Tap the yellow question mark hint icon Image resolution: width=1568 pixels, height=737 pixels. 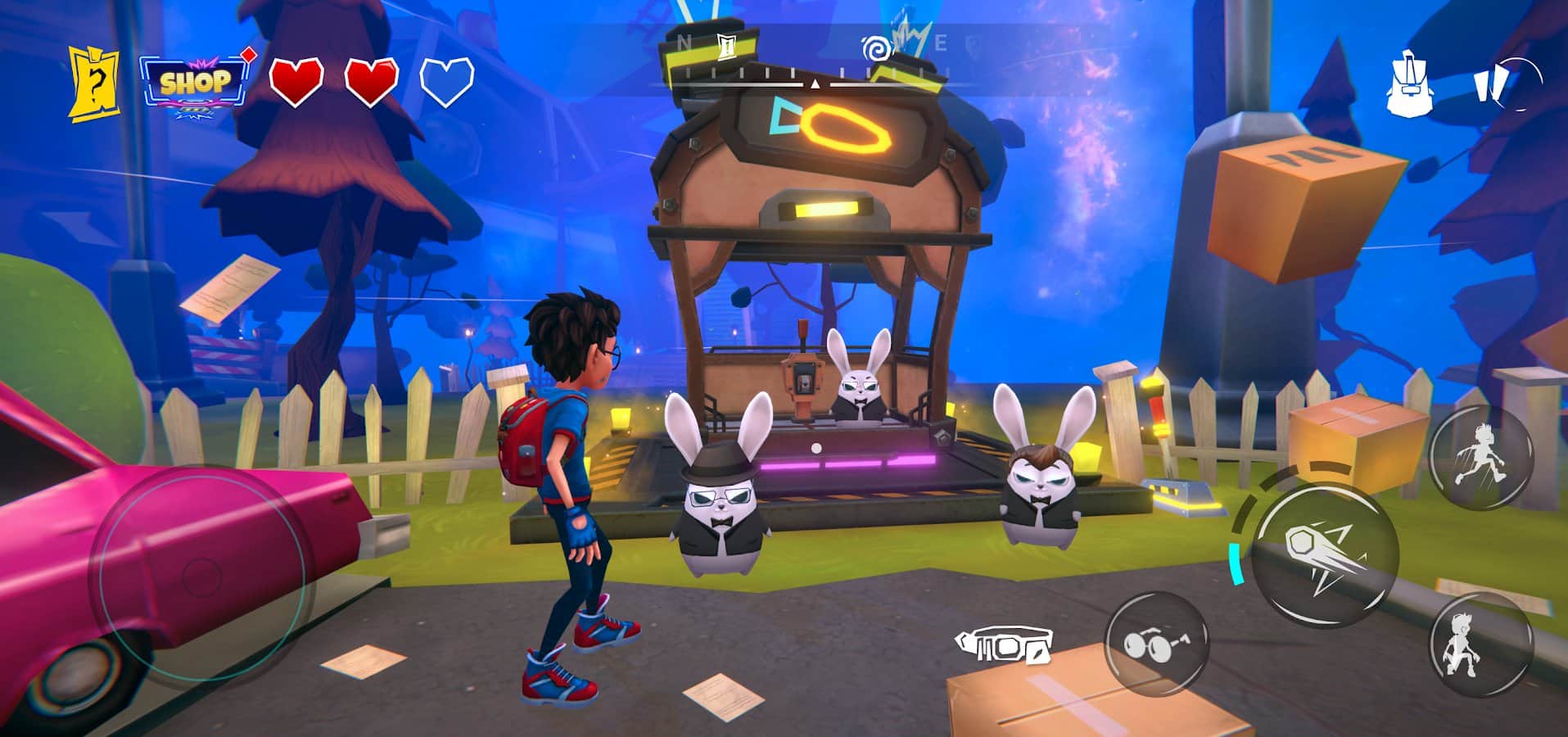click(93, 83)
